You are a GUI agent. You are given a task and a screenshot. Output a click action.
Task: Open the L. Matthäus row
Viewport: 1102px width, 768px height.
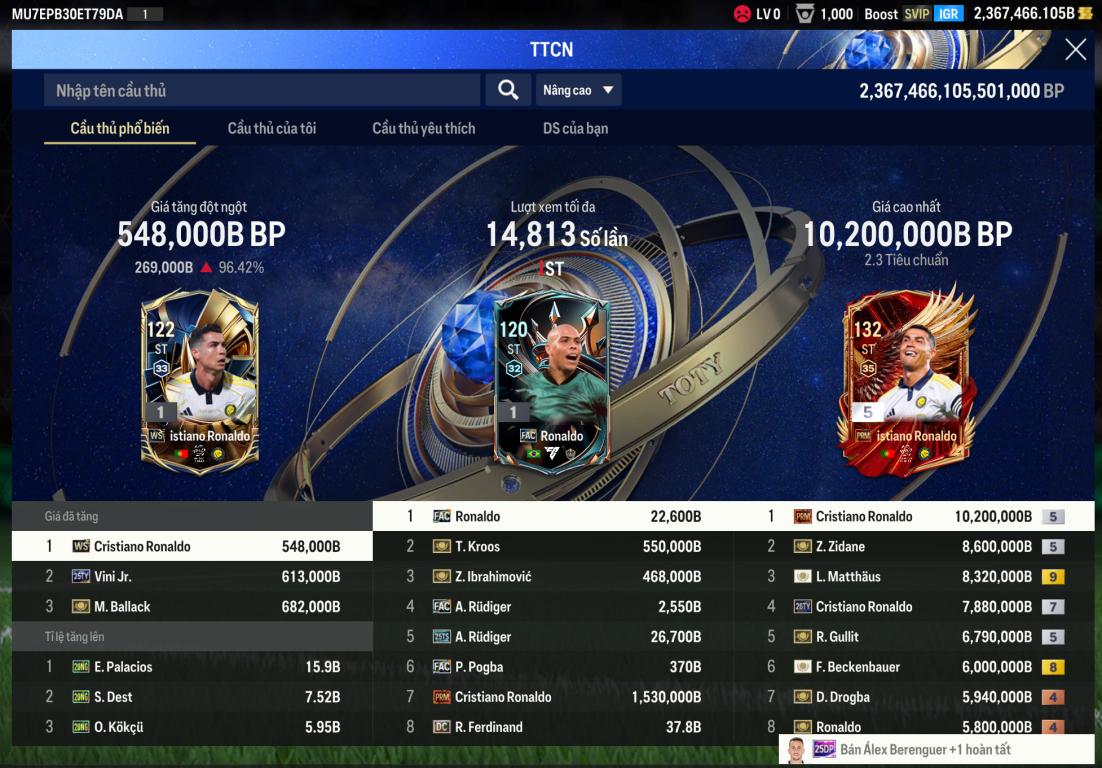pos(913,577)
